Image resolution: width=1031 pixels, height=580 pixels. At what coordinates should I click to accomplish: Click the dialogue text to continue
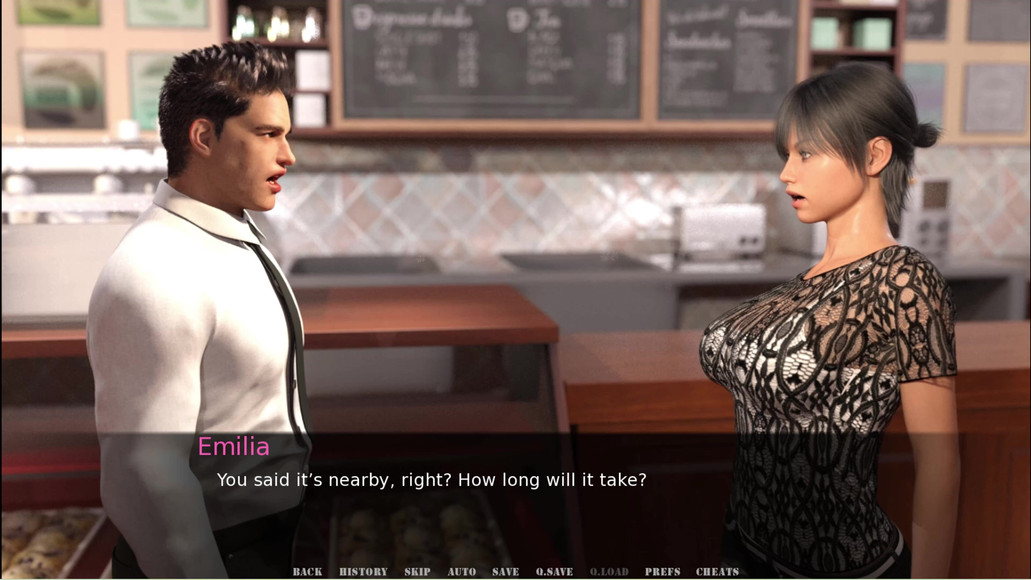(431, 480)
